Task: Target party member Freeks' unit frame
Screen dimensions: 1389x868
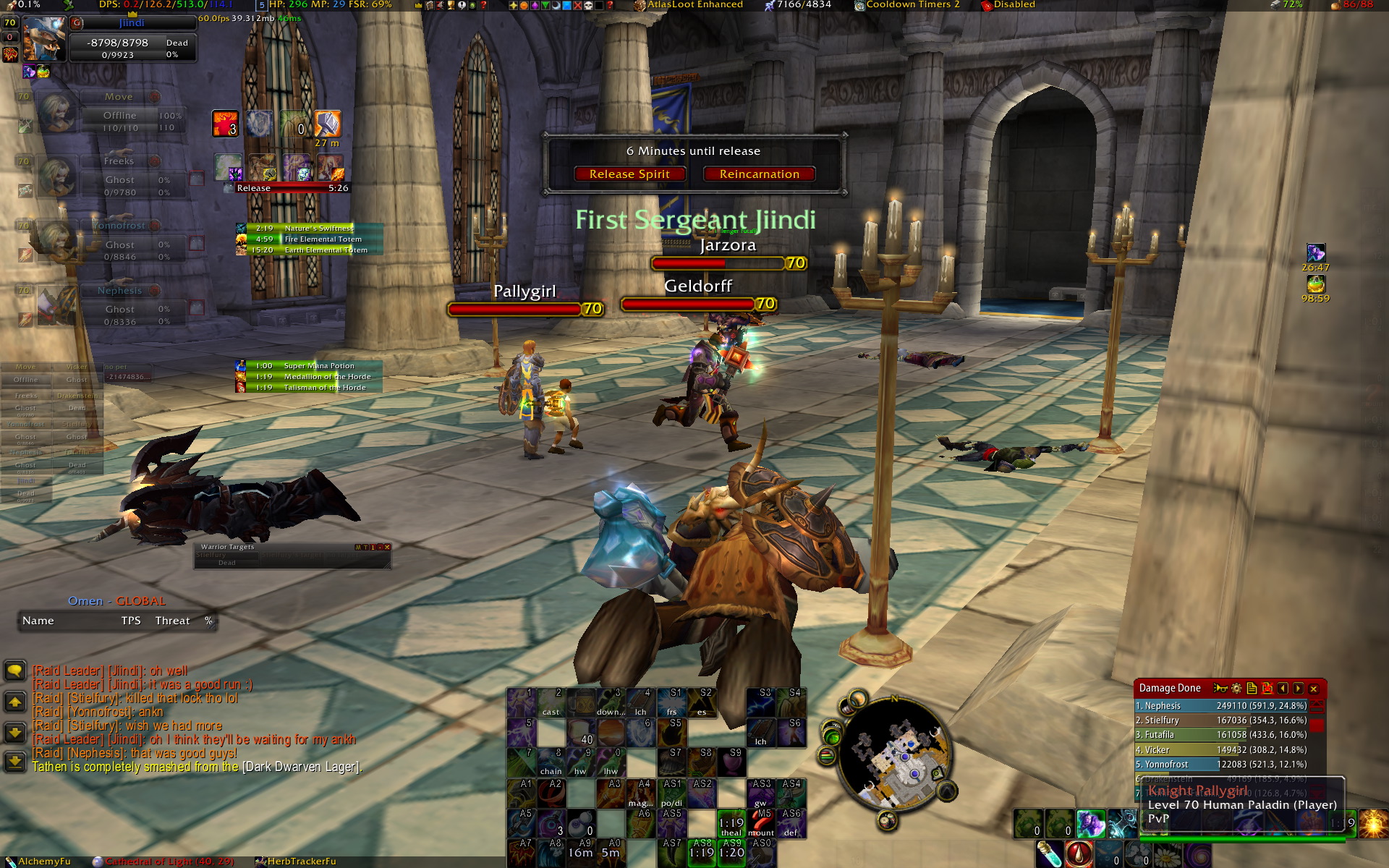Action: pos(119,174)
